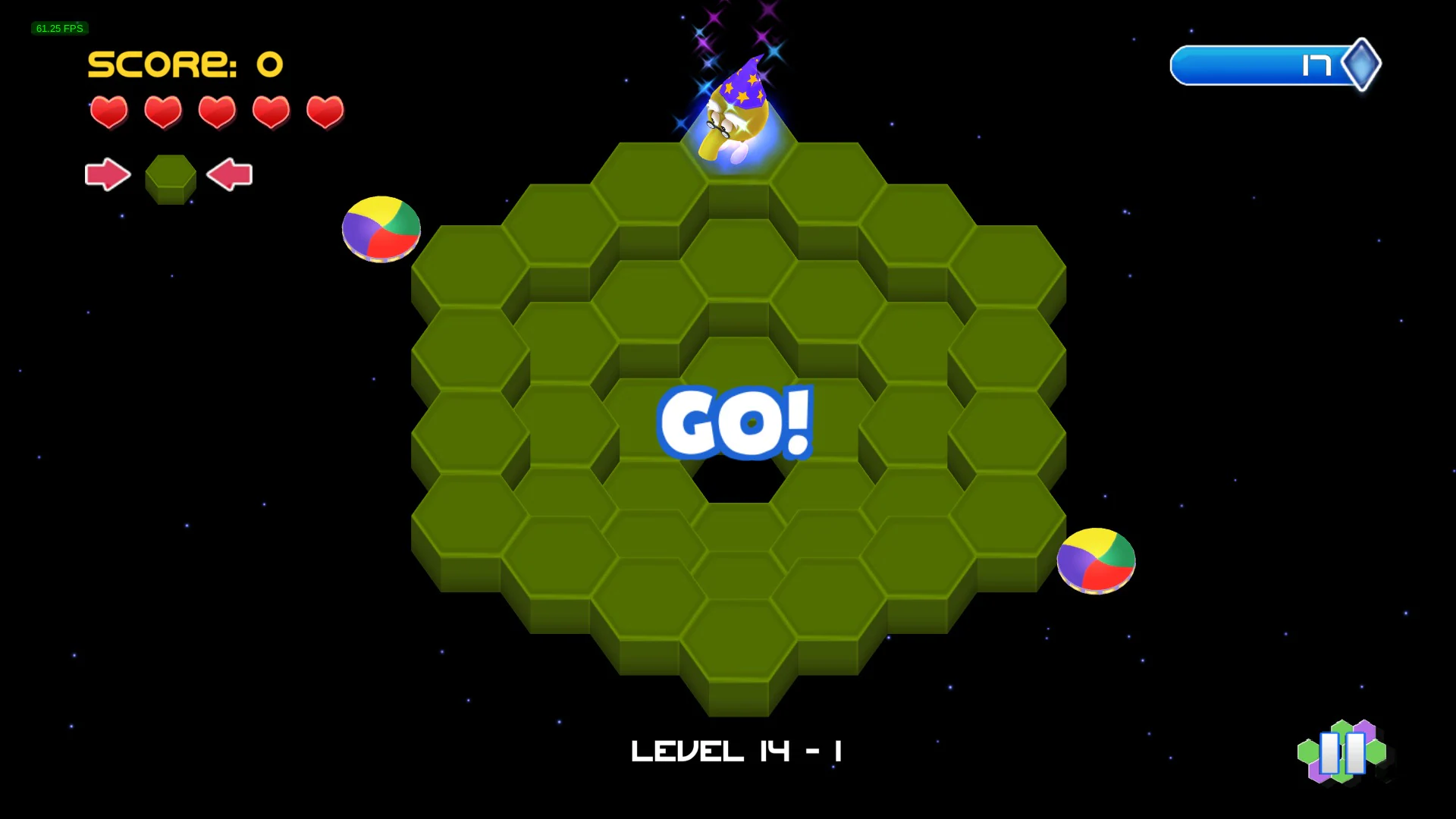Click the SCORE: 0 display
Image resolution: width=1456 pixels, height=819 pixels.
click(184, 65)
